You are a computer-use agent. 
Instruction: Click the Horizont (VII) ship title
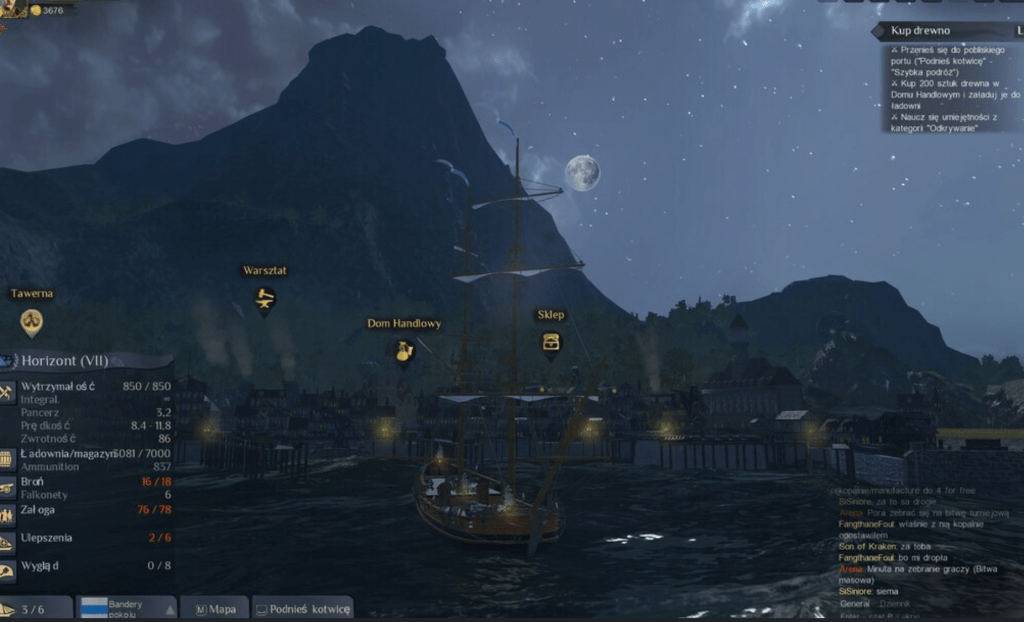(x=65, y=360)
